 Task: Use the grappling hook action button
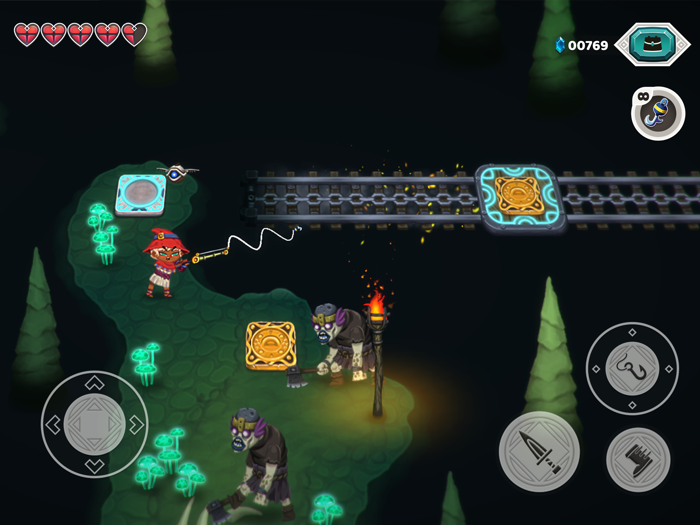click(631, 367)
